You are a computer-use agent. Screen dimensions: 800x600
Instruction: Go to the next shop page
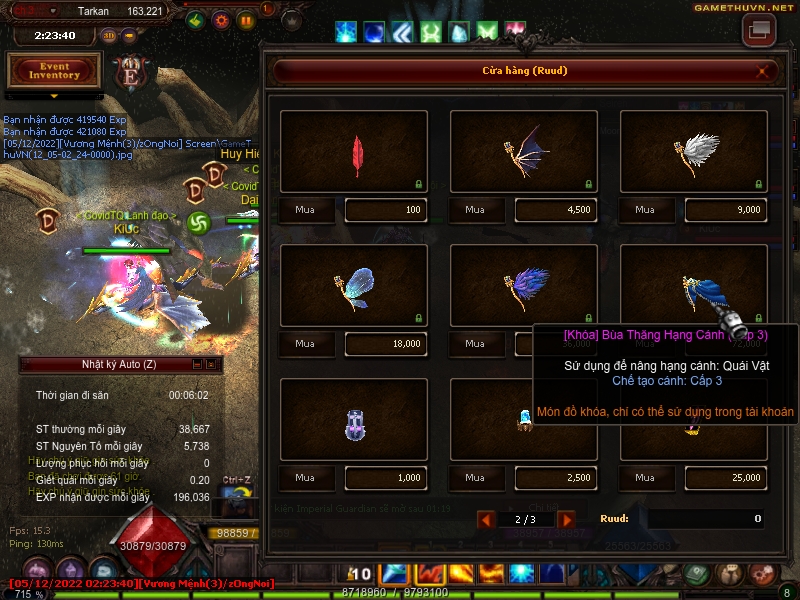(x=566, y=519)
